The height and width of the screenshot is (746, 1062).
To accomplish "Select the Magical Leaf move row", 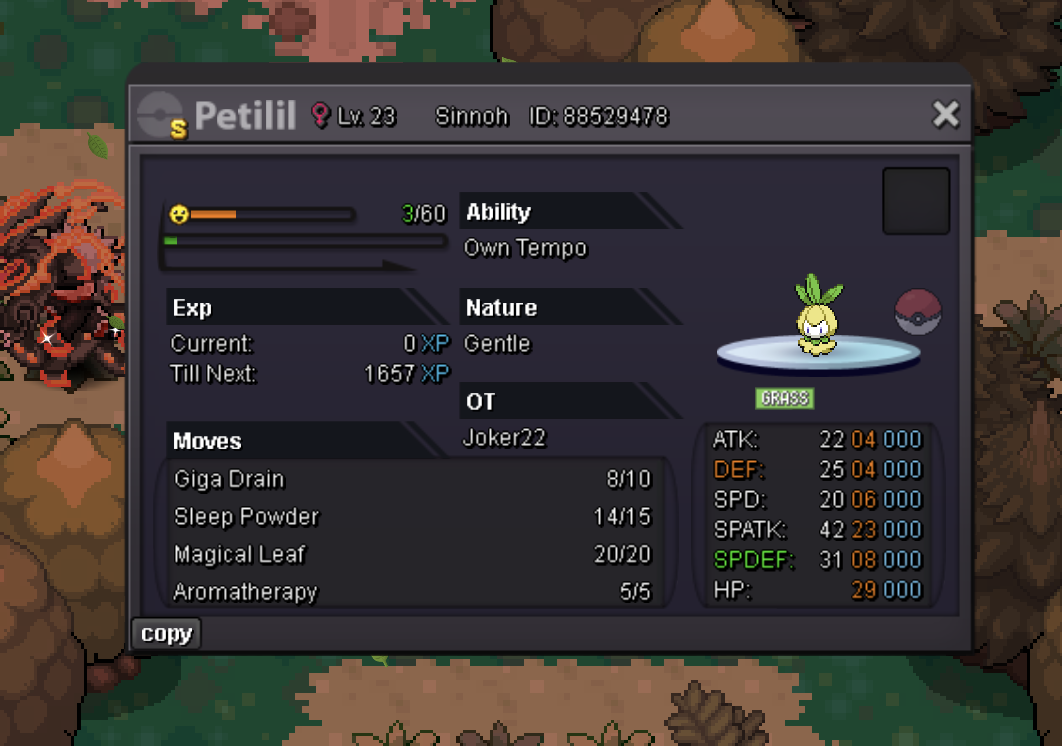I will click(x=412, y=555).
